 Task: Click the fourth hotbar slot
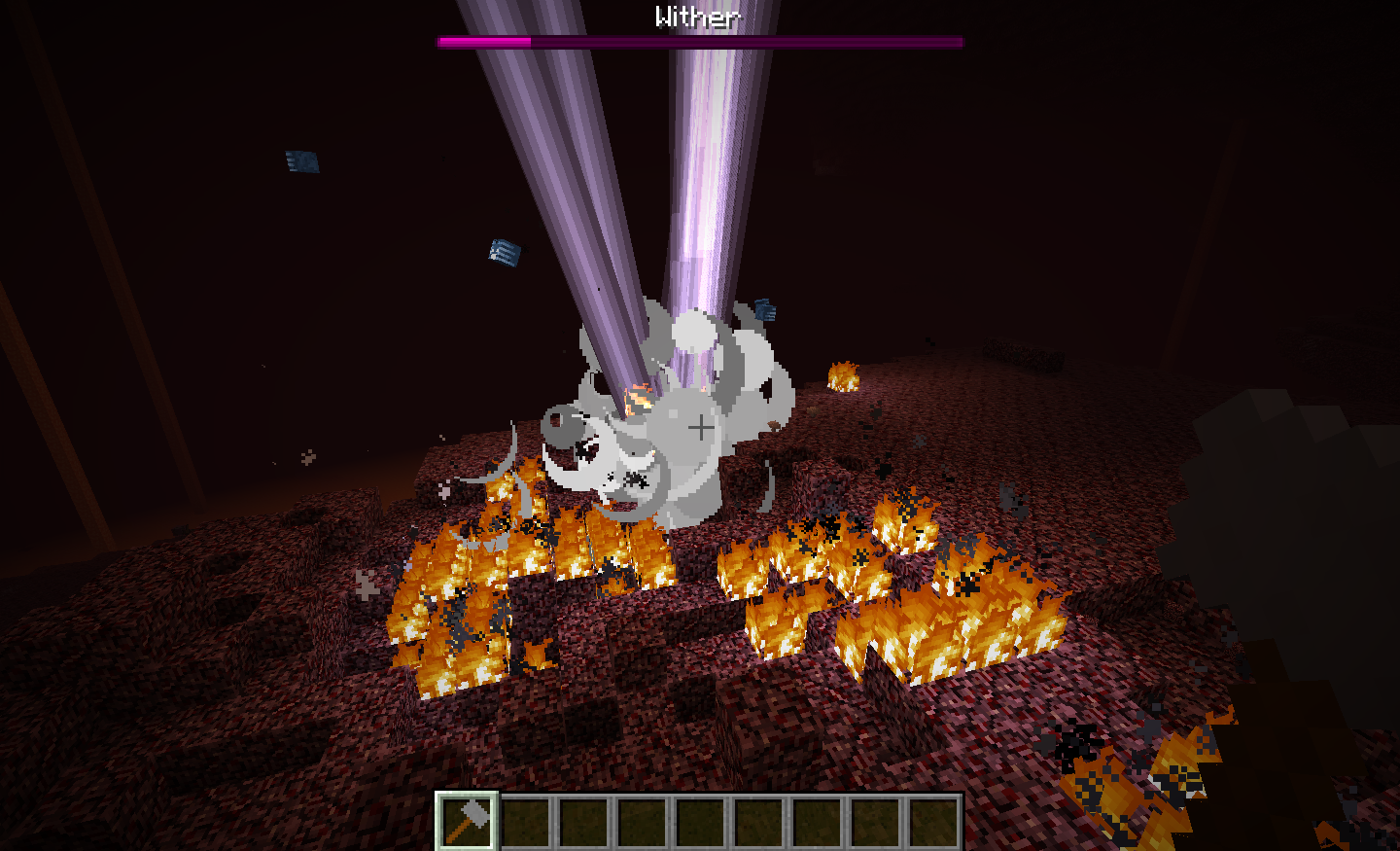[x=643, y=823]
